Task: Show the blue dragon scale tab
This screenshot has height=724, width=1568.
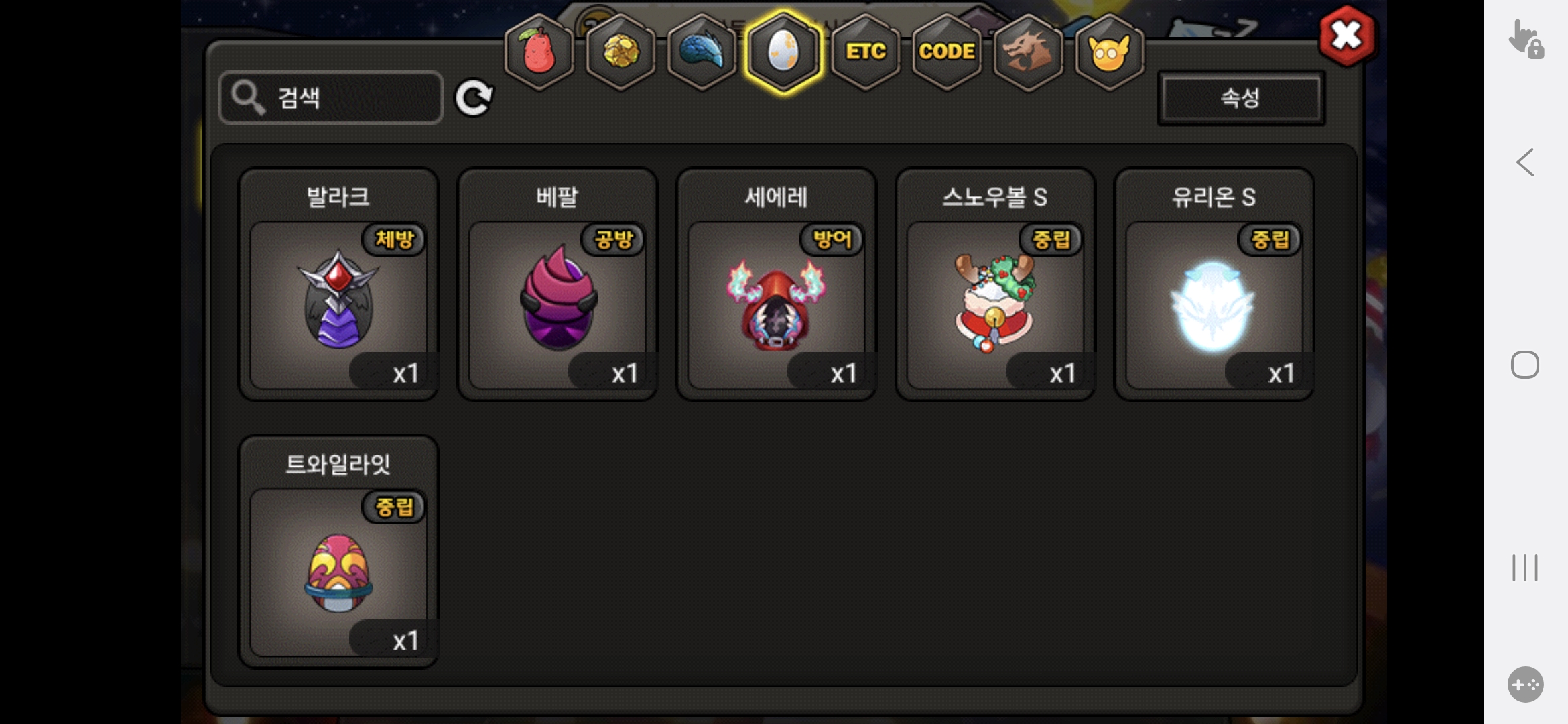Action: click(x=702, y=52)
